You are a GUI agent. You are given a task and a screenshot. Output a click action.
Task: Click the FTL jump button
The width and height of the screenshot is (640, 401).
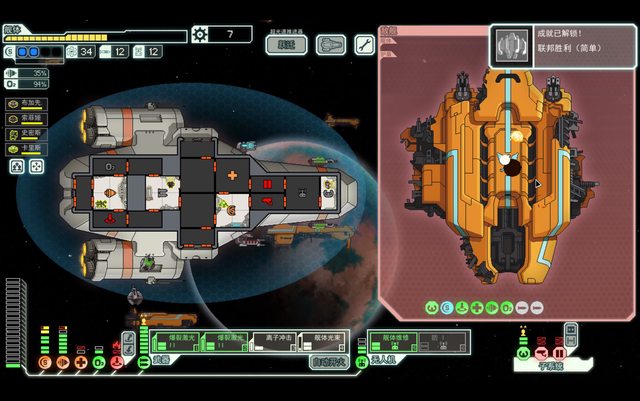(x=287, y=44)
